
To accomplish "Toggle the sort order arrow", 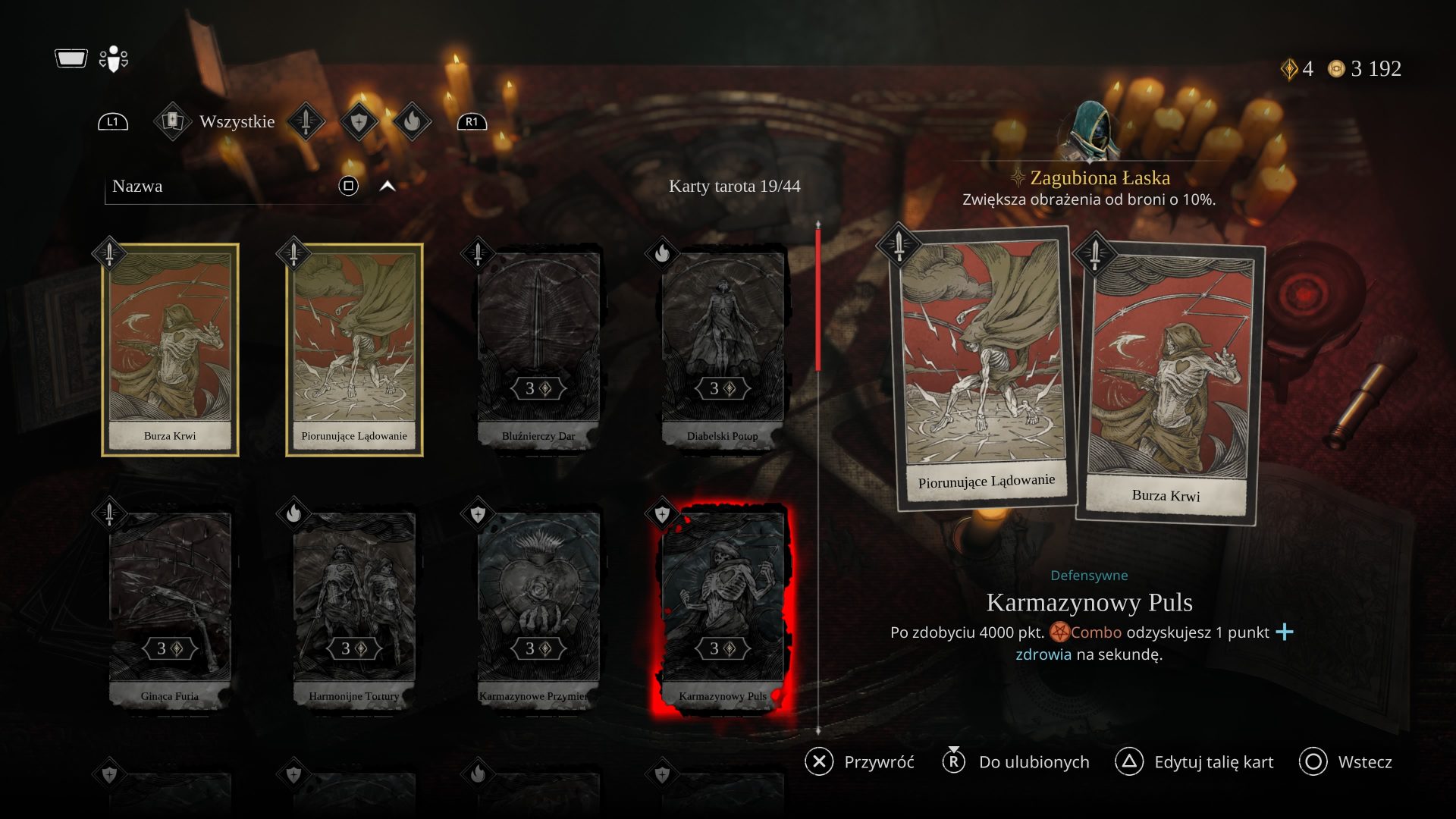I will 388,187.
